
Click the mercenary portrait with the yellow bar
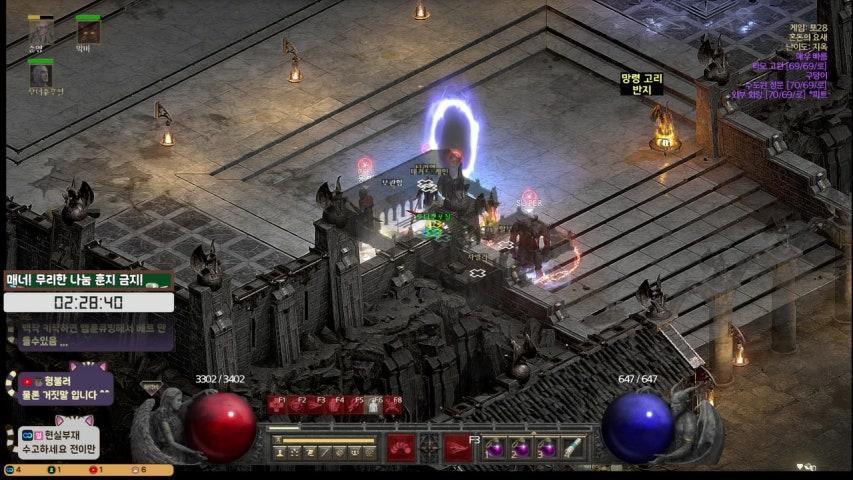click(41, 33)
